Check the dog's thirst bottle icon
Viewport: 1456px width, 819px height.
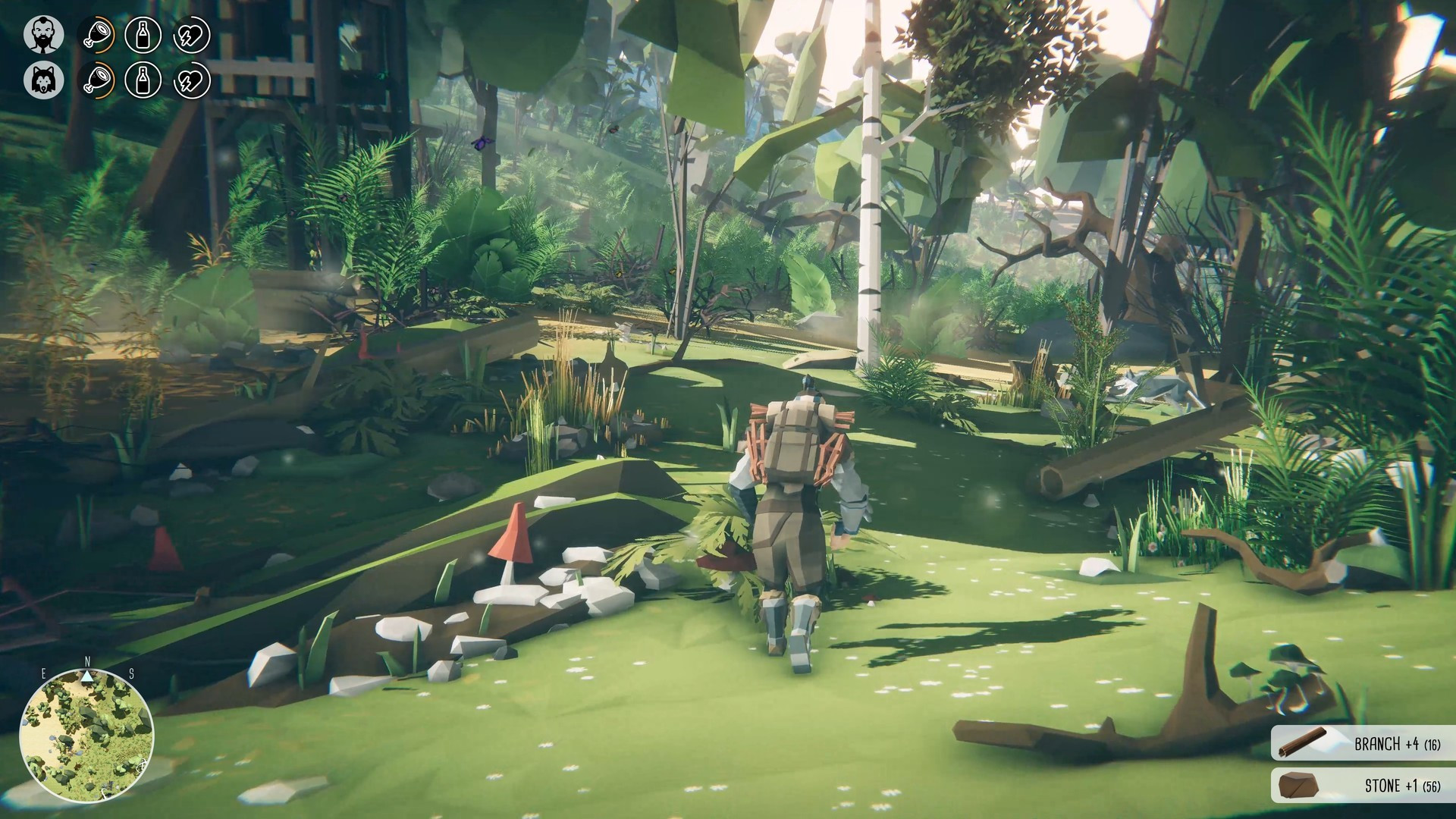click(143, 80)
